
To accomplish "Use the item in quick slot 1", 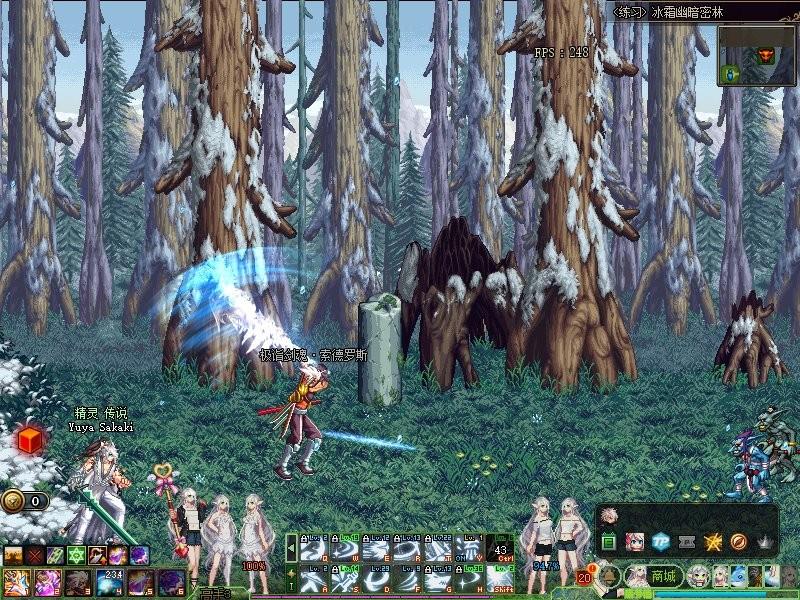I will click(x=16, y=581).
